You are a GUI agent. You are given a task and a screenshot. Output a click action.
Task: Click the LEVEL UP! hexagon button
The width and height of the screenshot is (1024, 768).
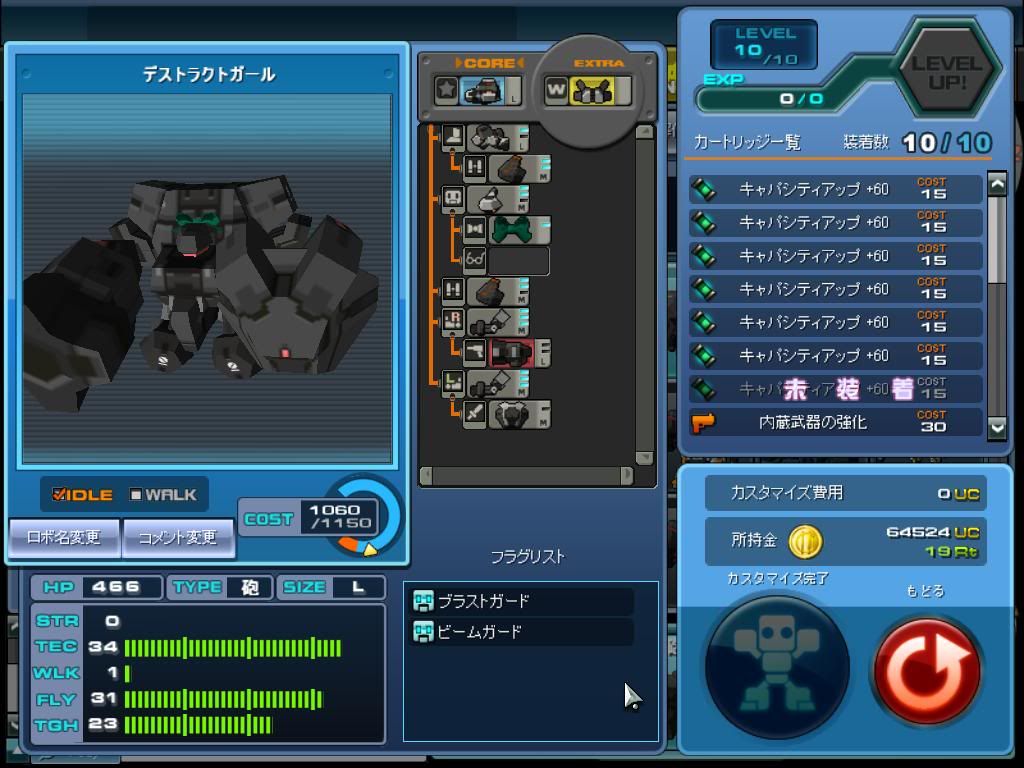coord(946,72)
